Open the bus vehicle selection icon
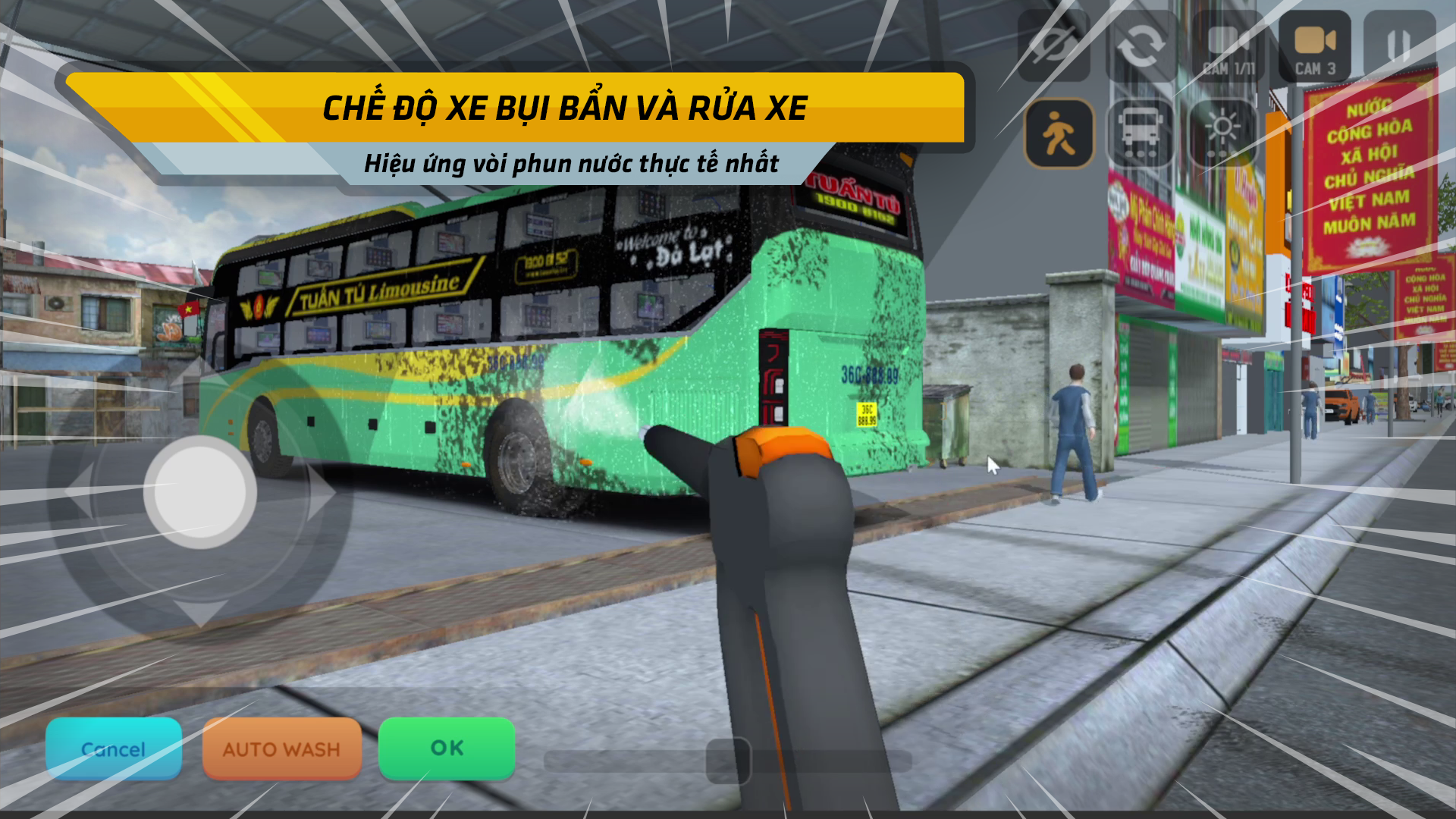This screenshot has width=1456, height=819. pos(1141,133)
